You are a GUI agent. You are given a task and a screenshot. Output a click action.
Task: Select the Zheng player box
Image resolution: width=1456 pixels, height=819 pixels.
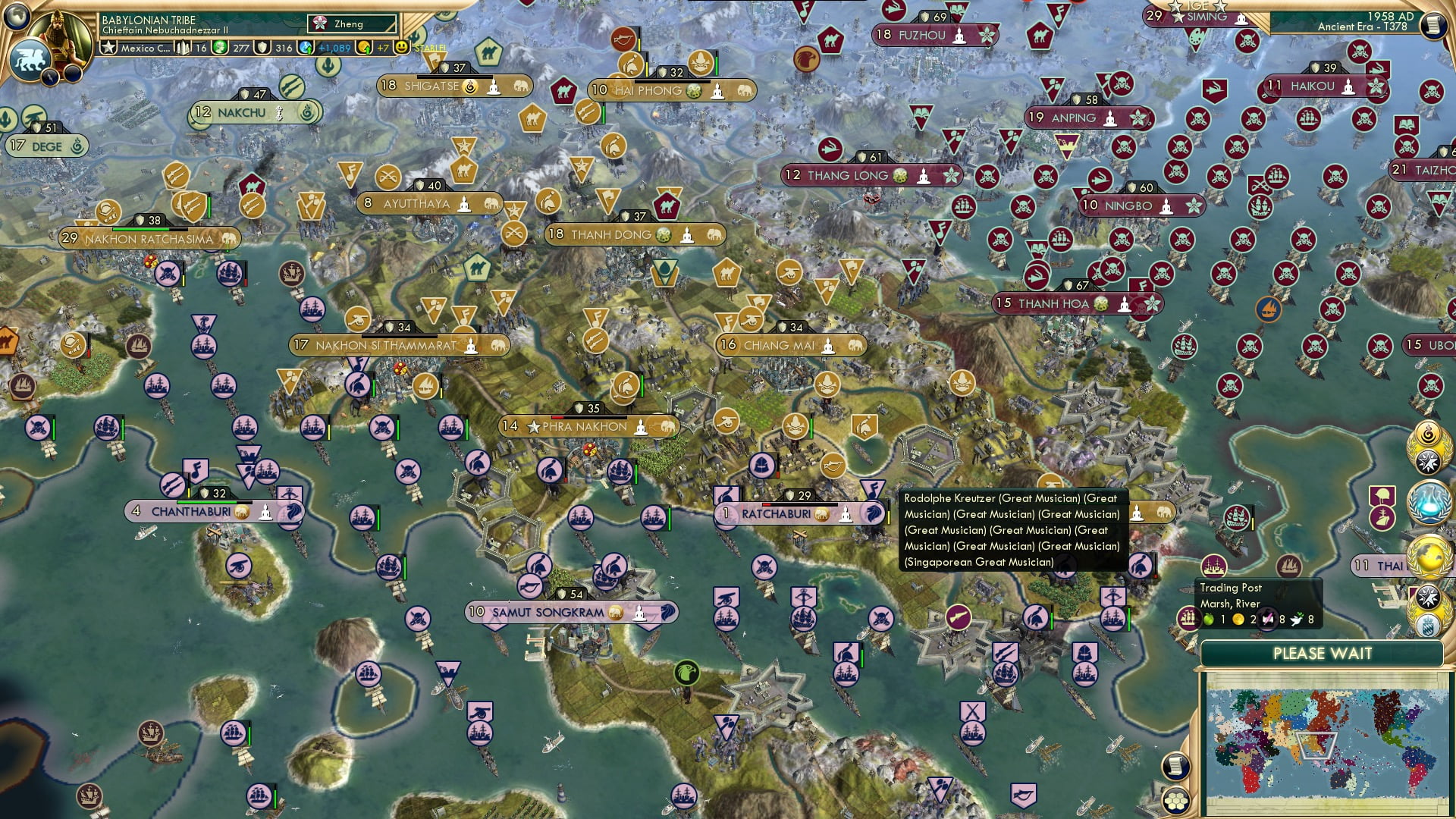[353, 24]
